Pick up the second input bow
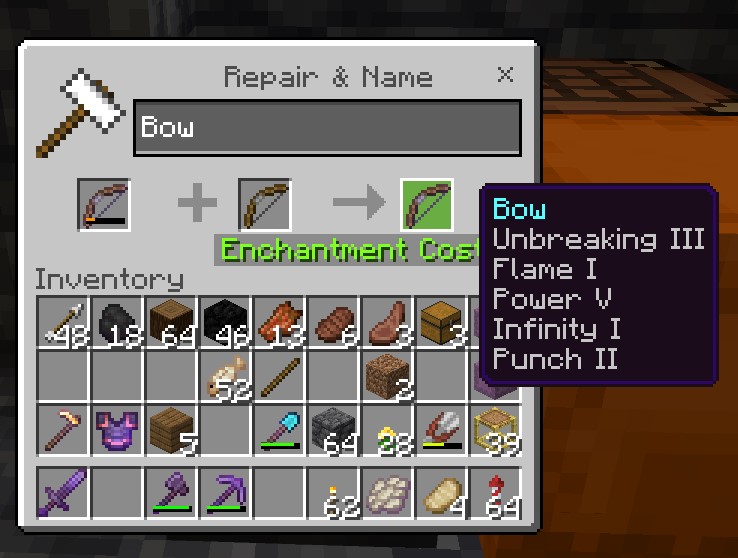738x558 pixels. pyautogui.click(x=265, y=204)
